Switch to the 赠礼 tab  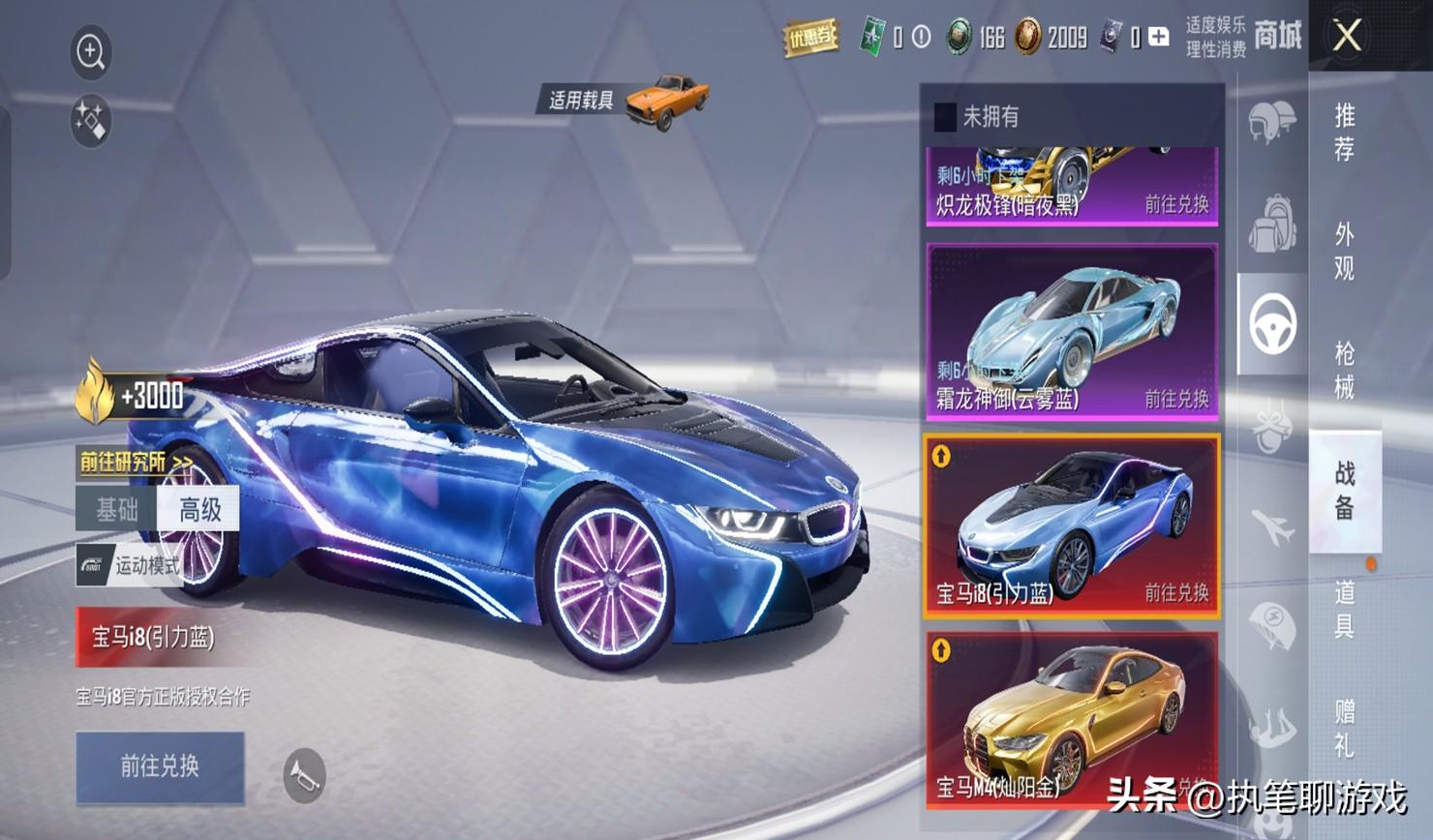[1344, 728]
